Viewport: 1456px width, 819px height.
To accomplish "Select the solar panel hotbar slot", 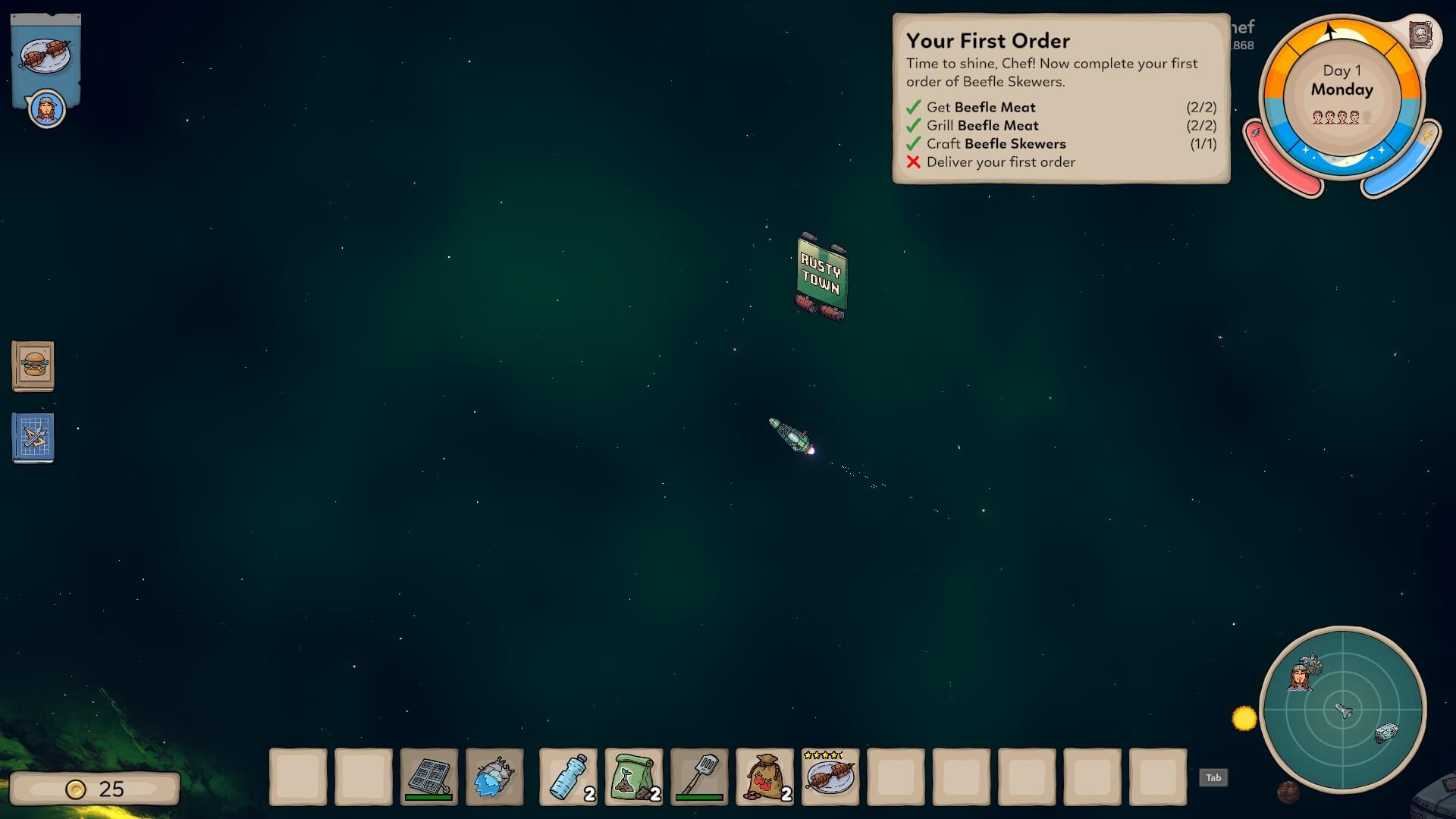I will (429, 777).
